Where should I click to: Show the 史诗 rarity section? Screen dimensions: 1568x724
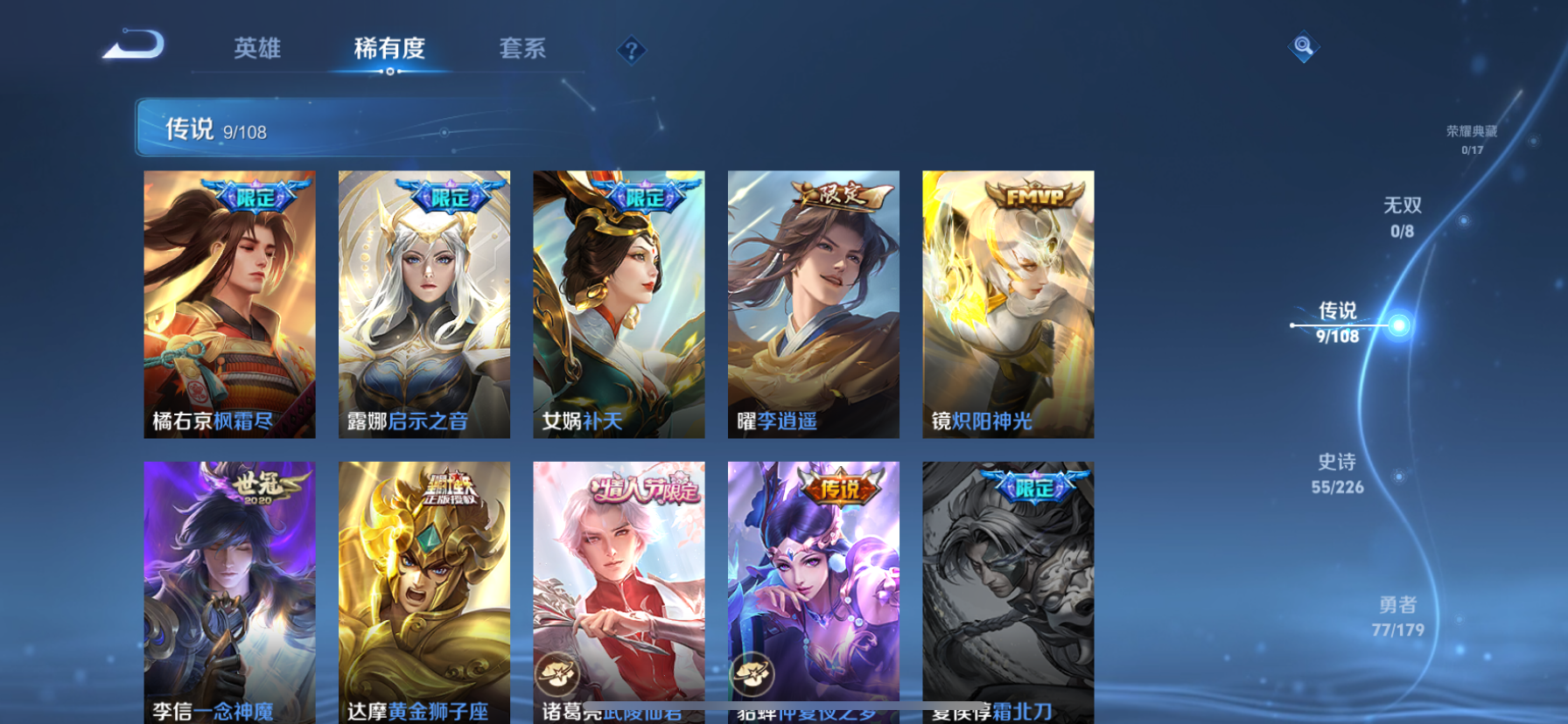point(1337,473)
